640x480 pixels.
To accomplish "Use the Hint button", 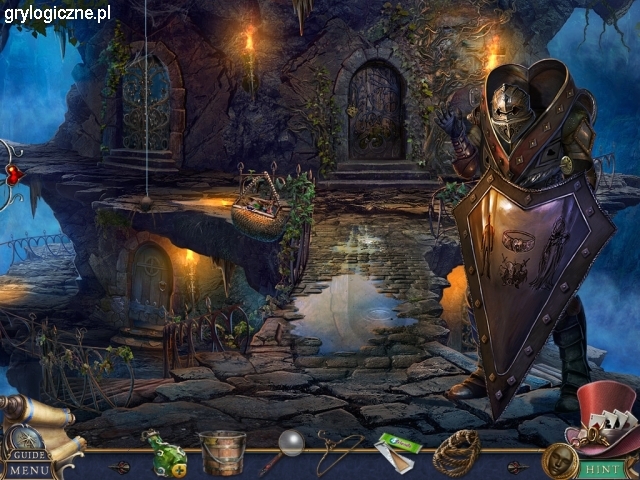I will click(x=600, y=467).
